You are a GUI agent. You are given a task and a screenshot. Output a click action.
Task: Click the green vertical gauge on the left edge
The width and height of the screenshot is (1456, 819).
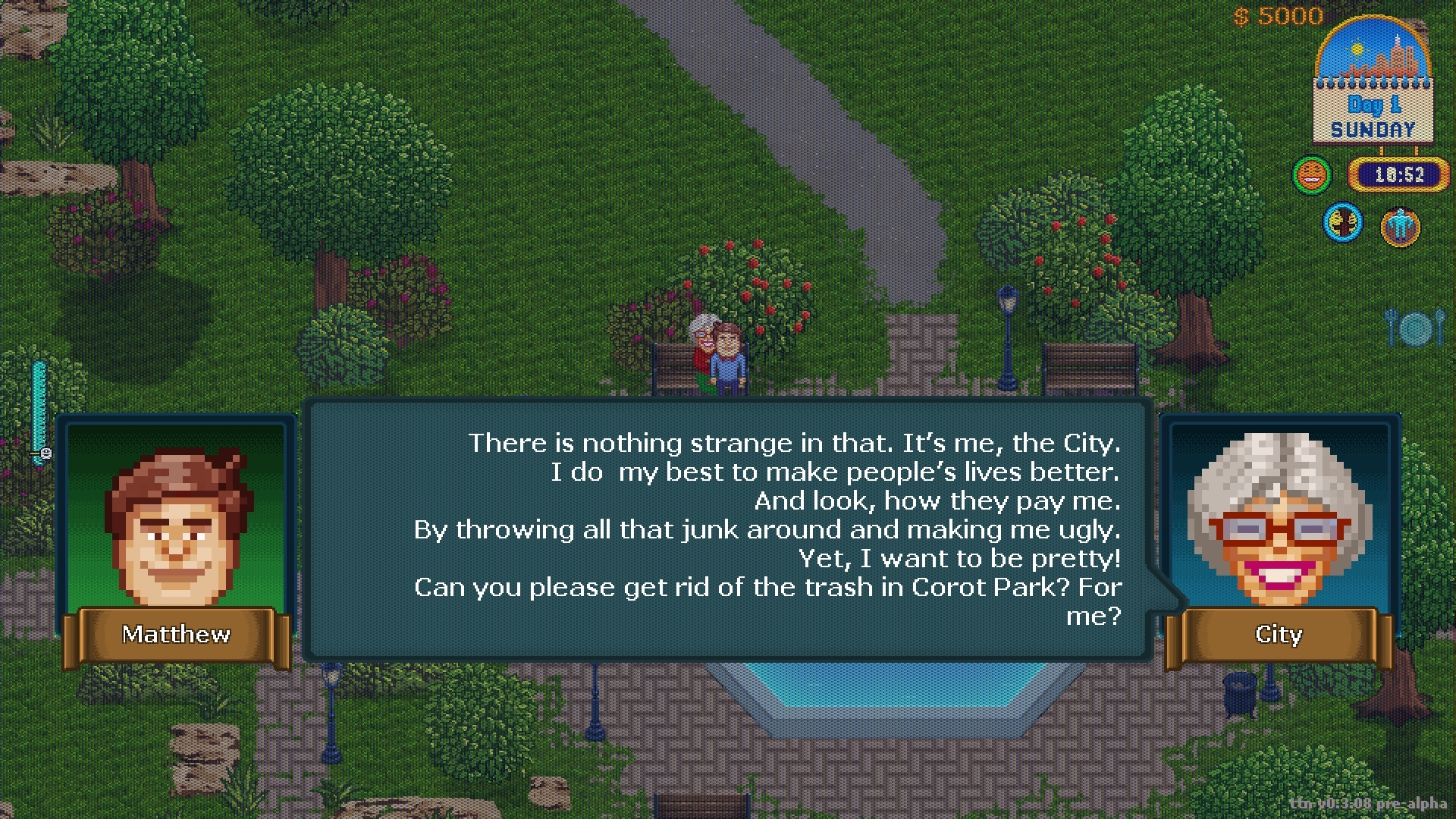click(x=38, y=413)
